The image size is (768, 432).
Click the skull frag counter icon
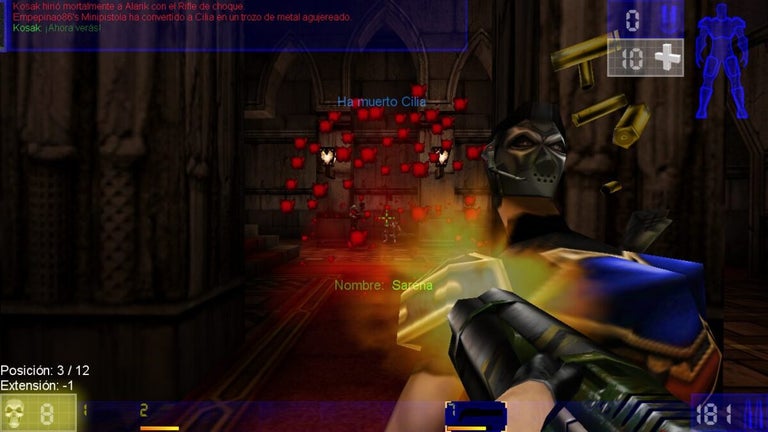point(16,412)
